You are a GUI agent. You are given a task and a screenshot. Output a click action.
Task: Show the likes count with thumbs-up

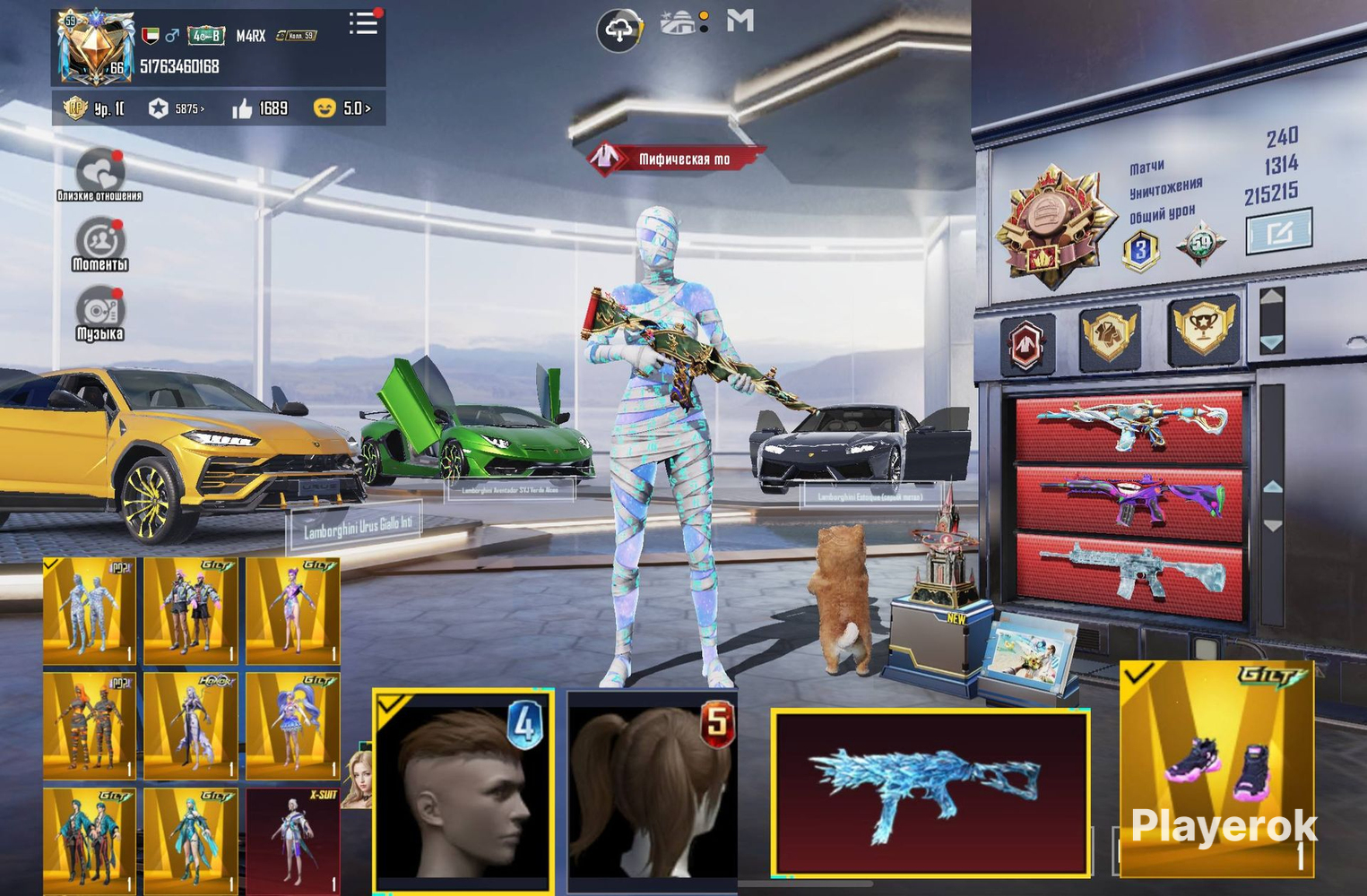[260, 108]
